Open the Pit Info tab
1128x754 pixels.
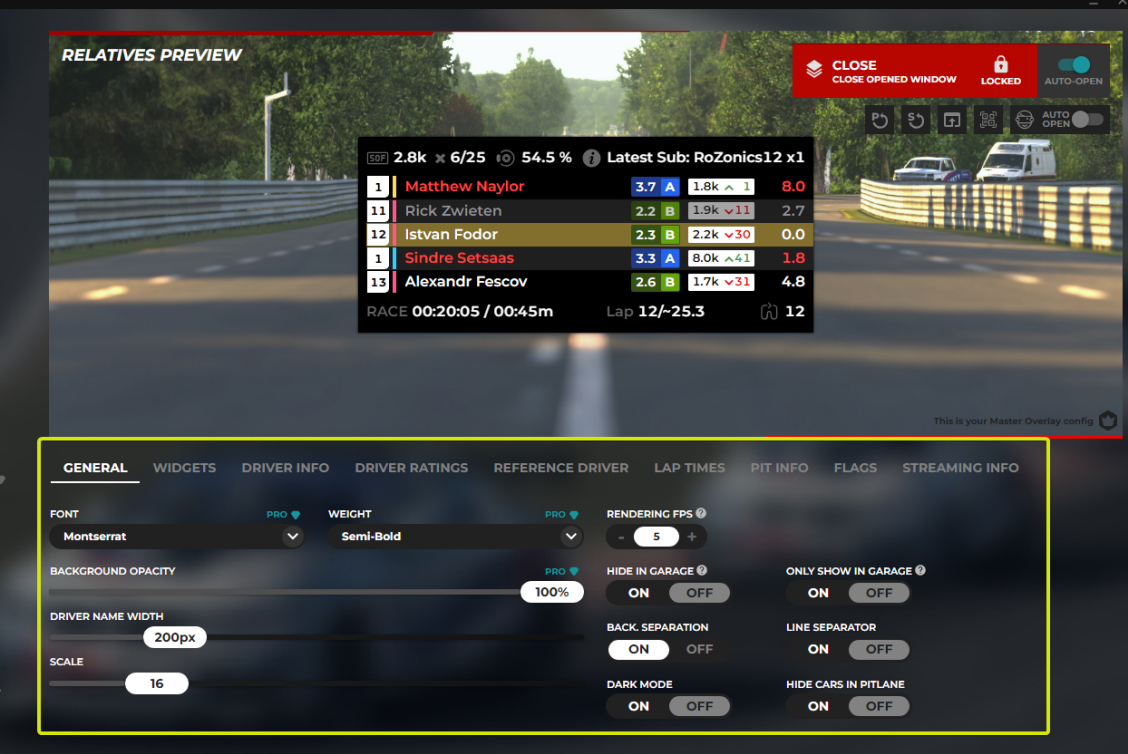pos(779,468)
